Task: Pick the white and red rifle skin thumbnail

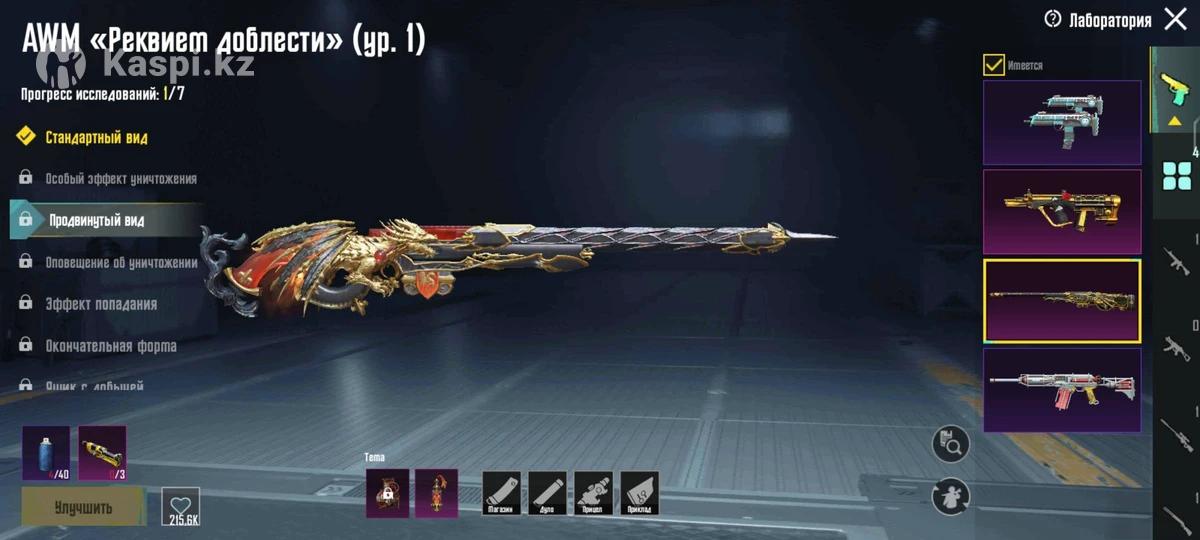Action: [1062, 389]
